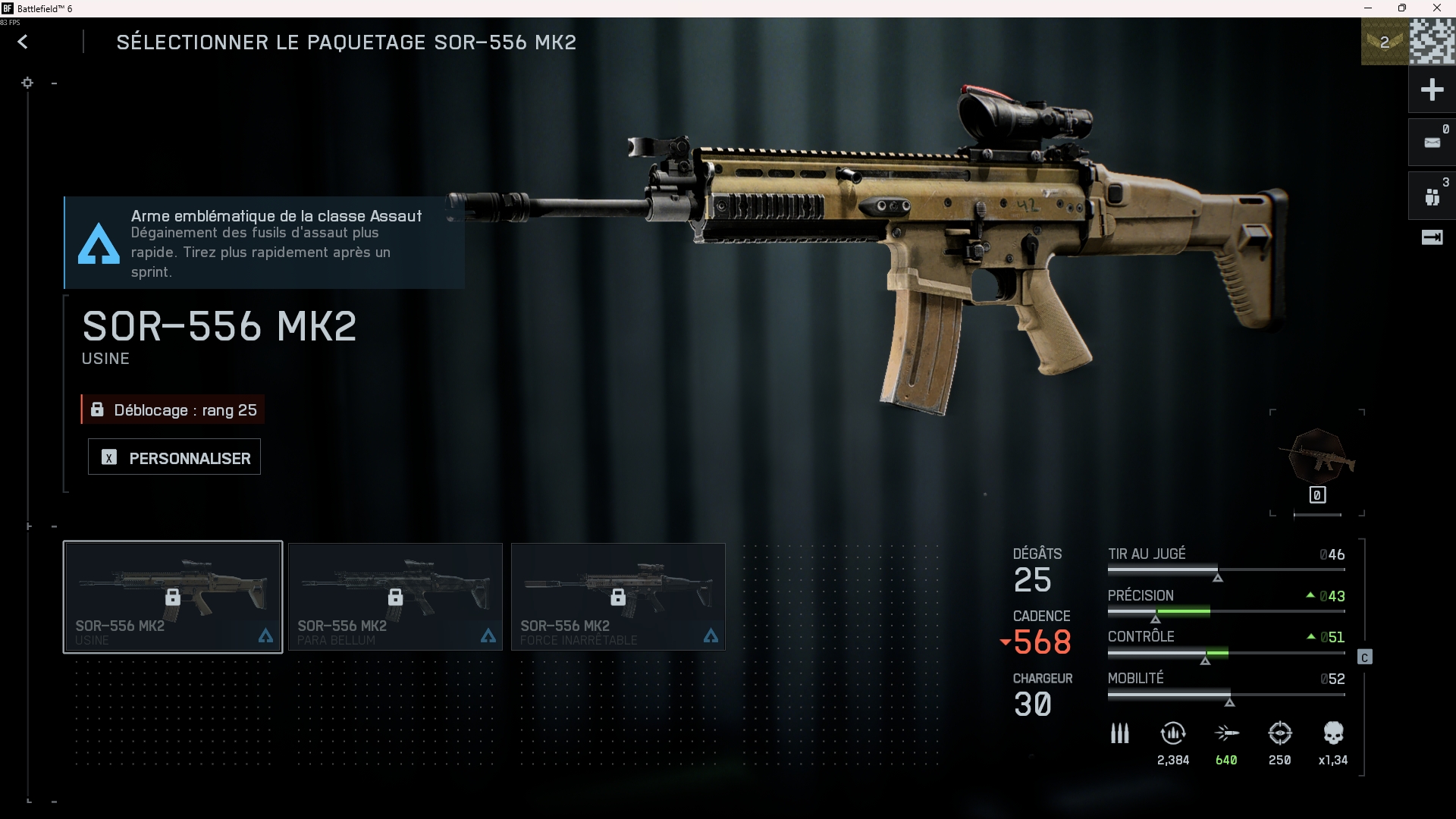Toggle the crosshair settings icon top left
The width and height of the screenshot is (1456, 819).
[28, 83]
